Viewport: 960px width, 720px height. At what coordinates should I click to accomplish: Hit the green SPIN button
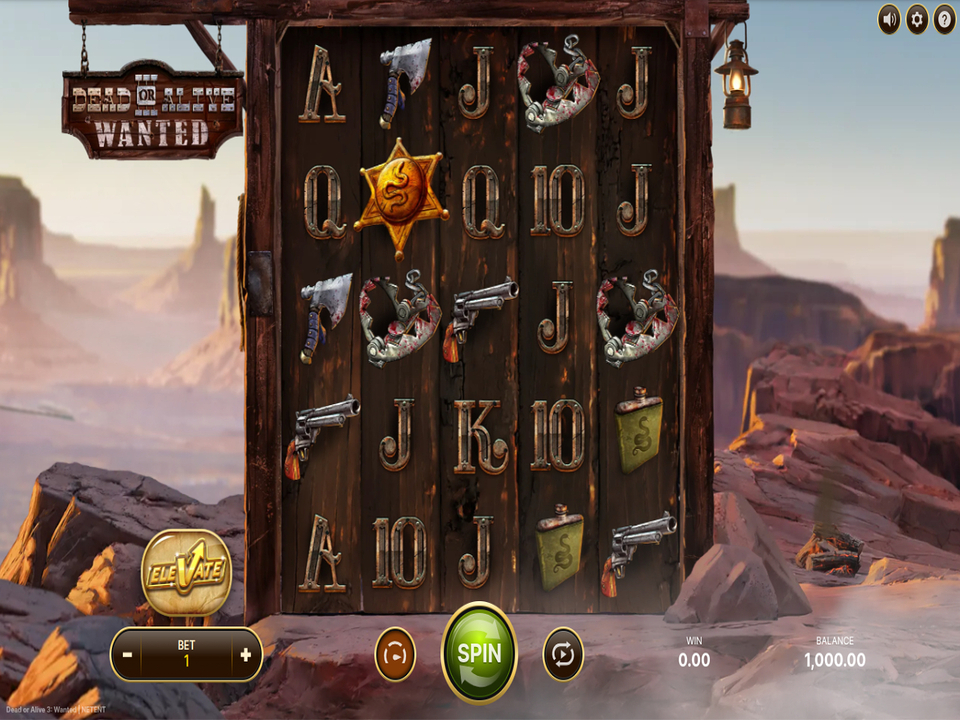tap(479, 653)
